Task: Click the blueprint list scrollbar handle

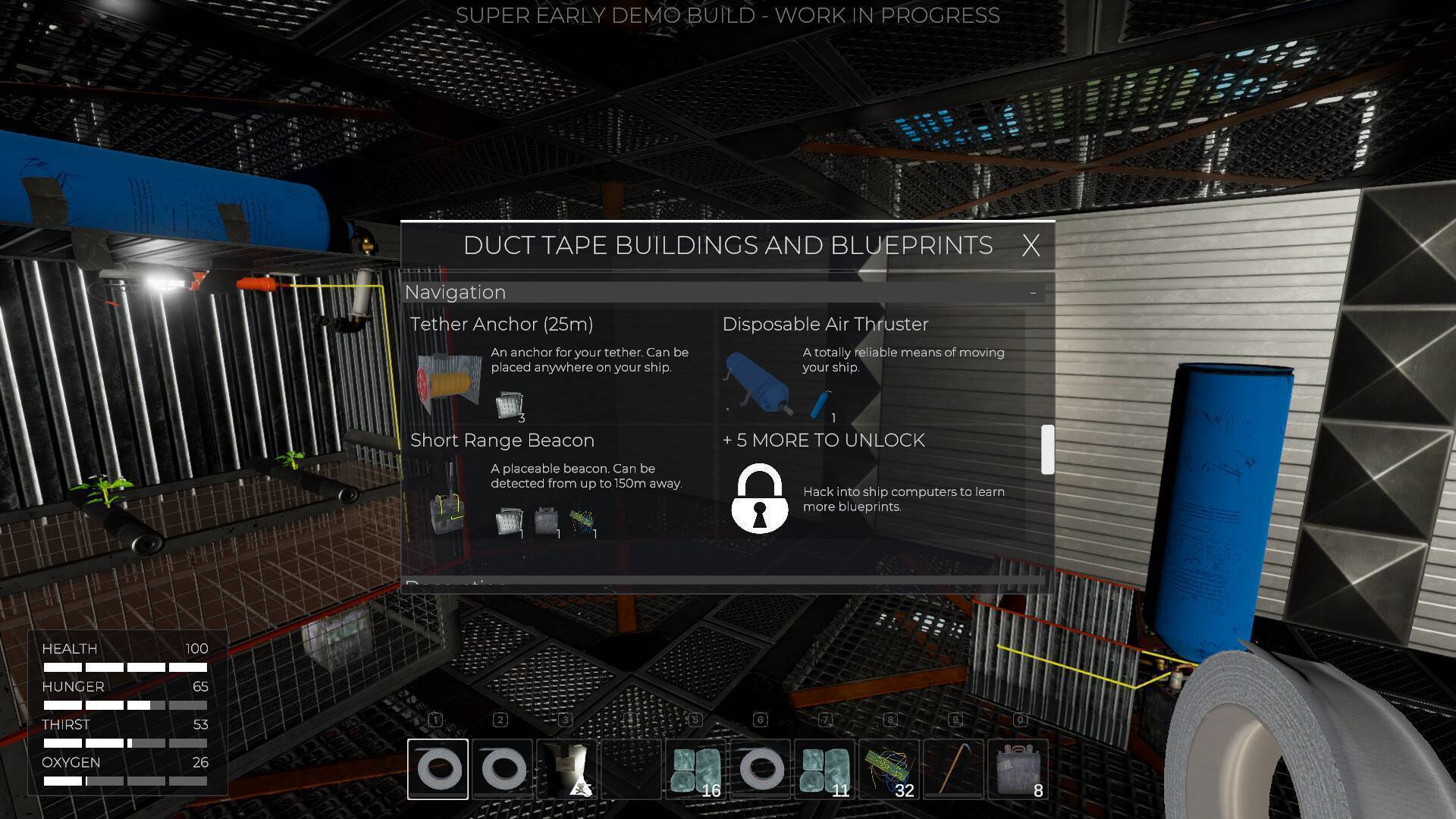Action: 1047,450
